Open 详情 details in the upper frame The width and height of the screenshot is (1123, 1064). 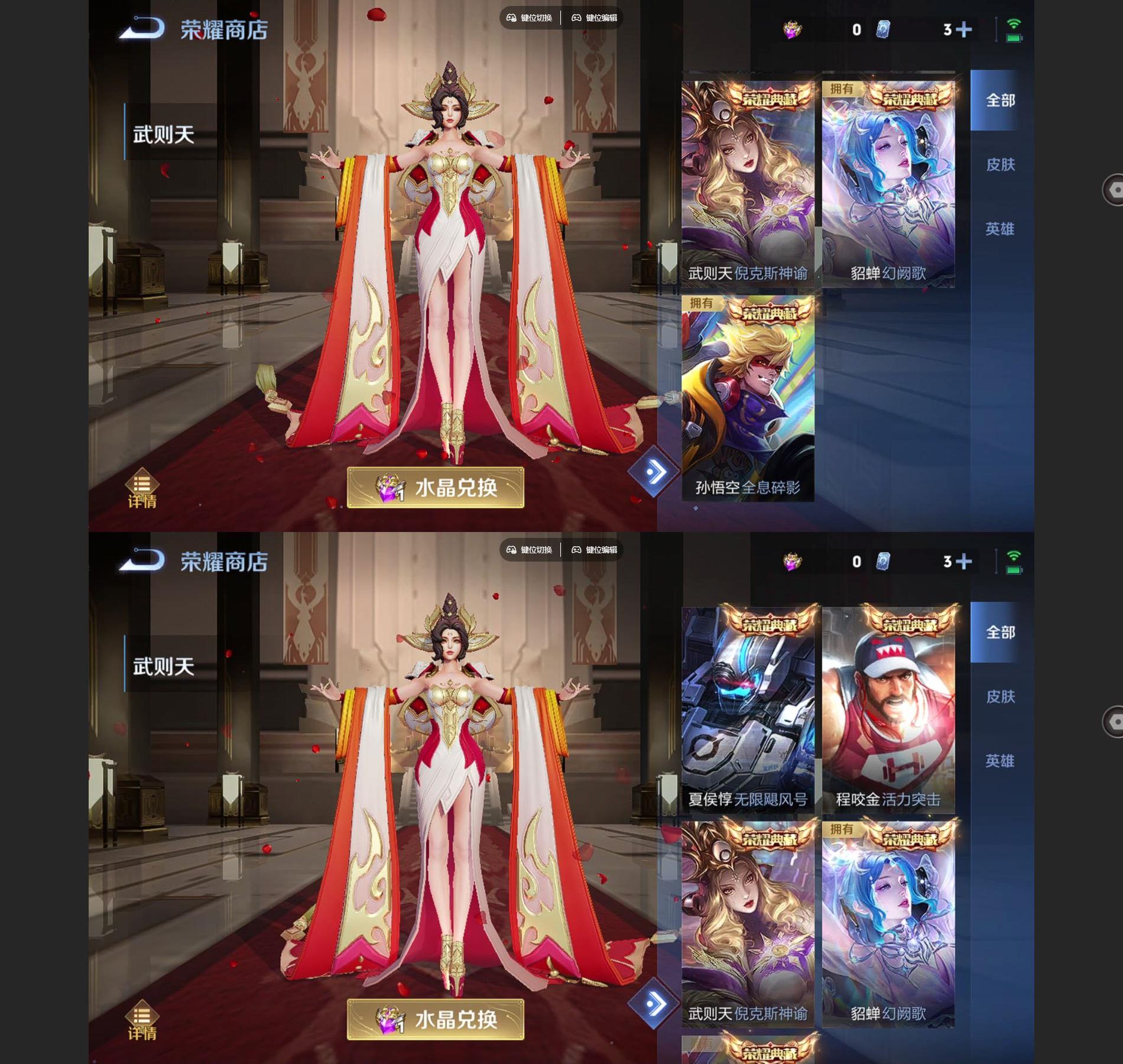[x=142, y=491]
